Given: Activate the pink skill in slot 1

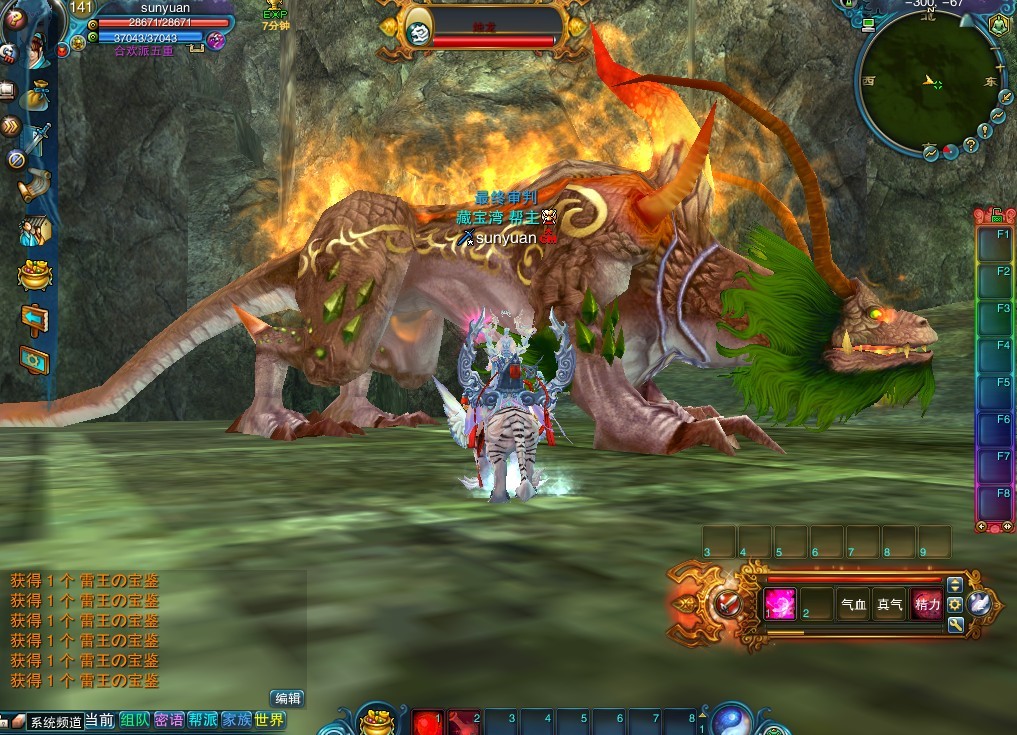Looking at the screenshot, I should 780,604.
